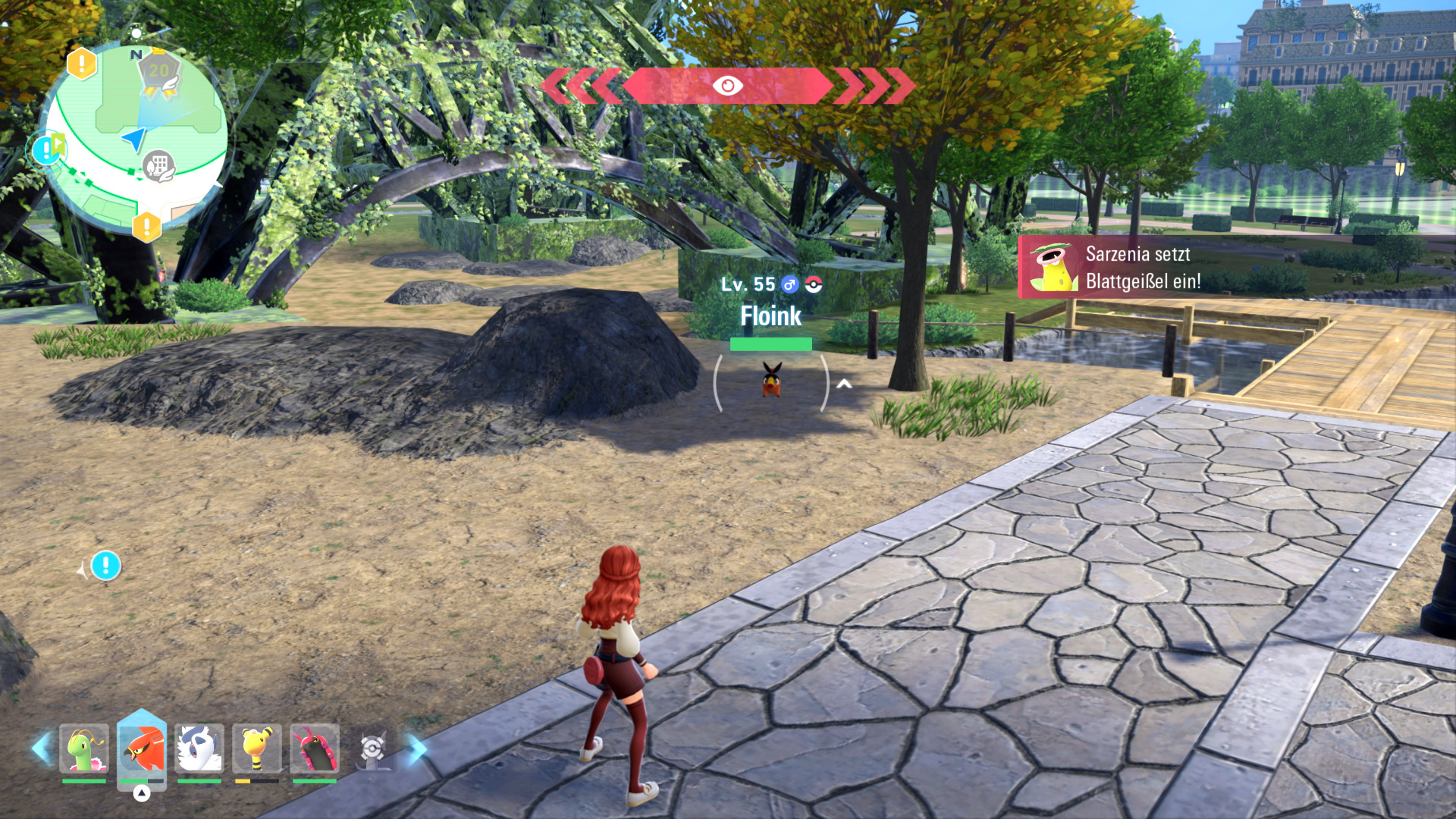Select the Floink Lv. 55 target label
This screenshot has height=819, width=1456.
770,303
